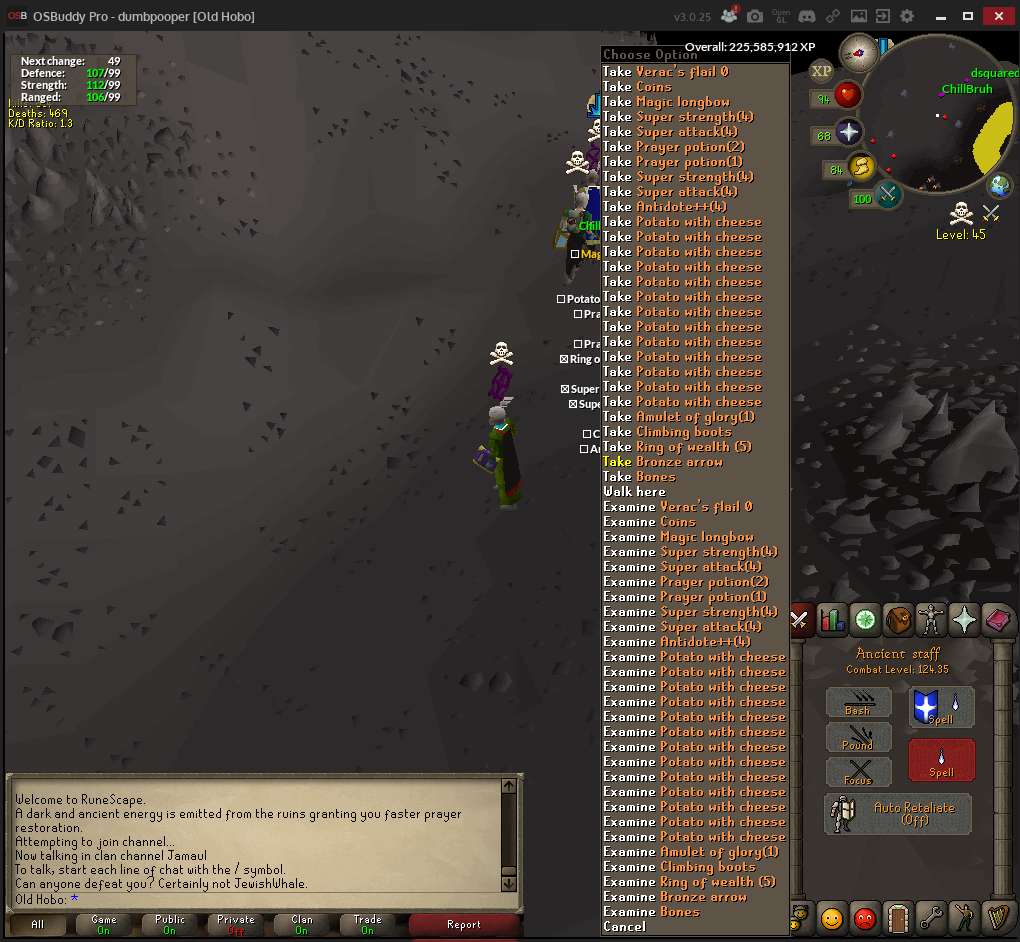This screenshot has height=942, width=1020.
Task: Choose Take Magic longbow option
Action: [x=666, y=102]
